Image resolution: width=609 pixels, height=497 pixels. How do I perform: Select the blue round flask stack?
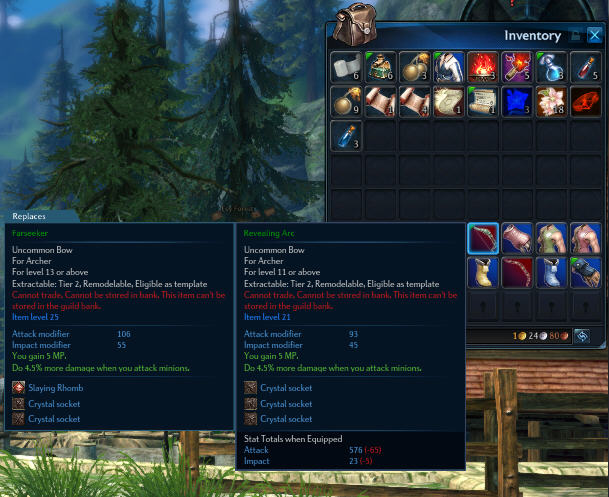pos(551,68)
